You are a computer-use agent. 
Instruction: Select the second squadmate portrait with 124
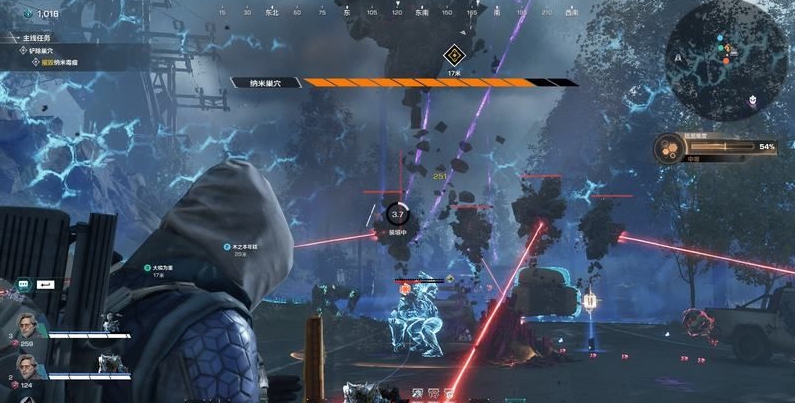(28, 367)
